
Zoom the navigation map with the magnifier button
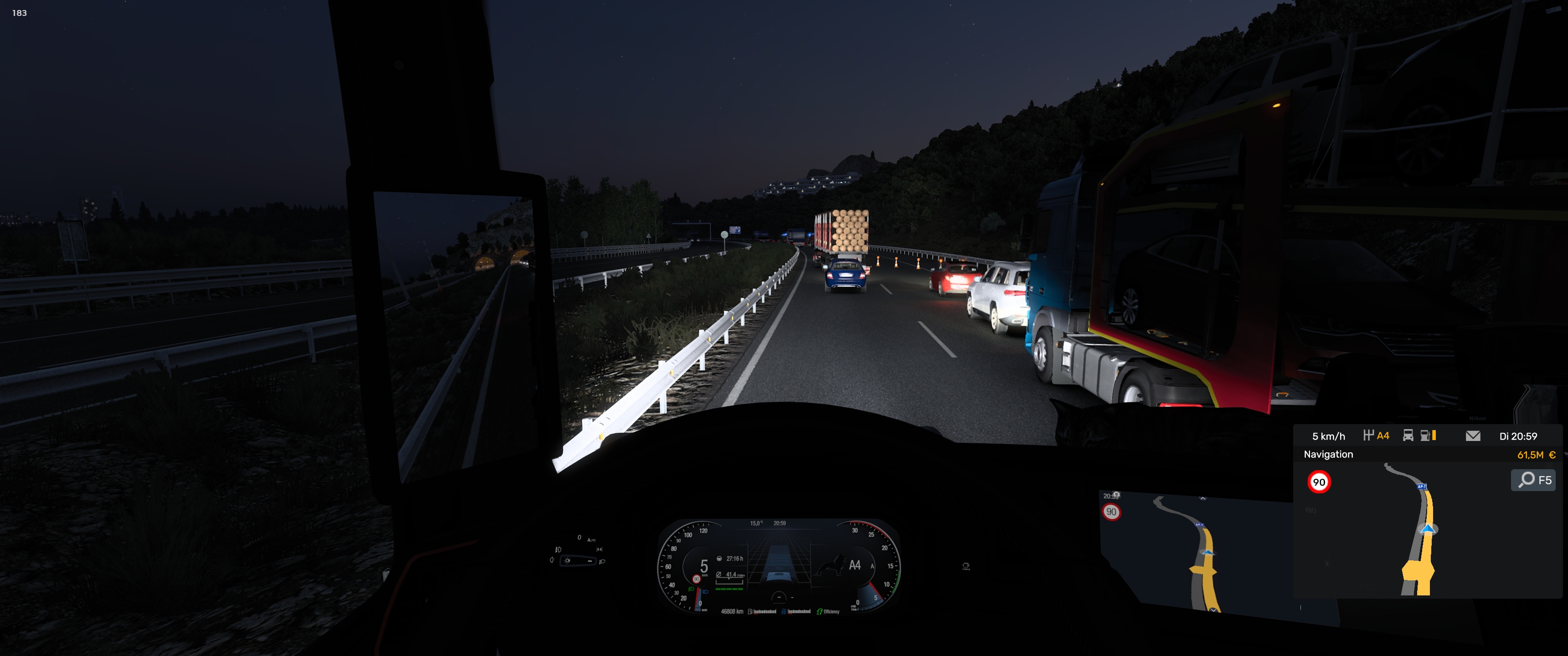[1533, 480]
